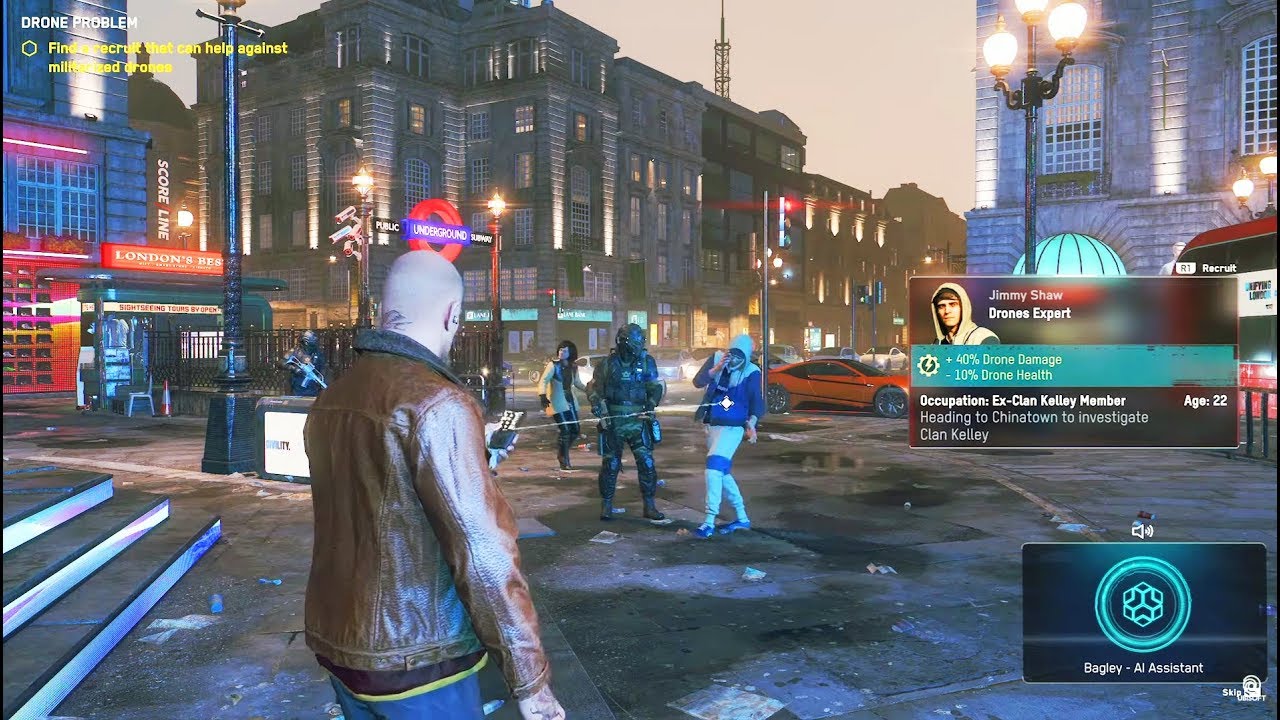The image size is (1280, 720).
Task: Toggle the speaker icon above Bagley's panel
Action: tap(1142, 531)
